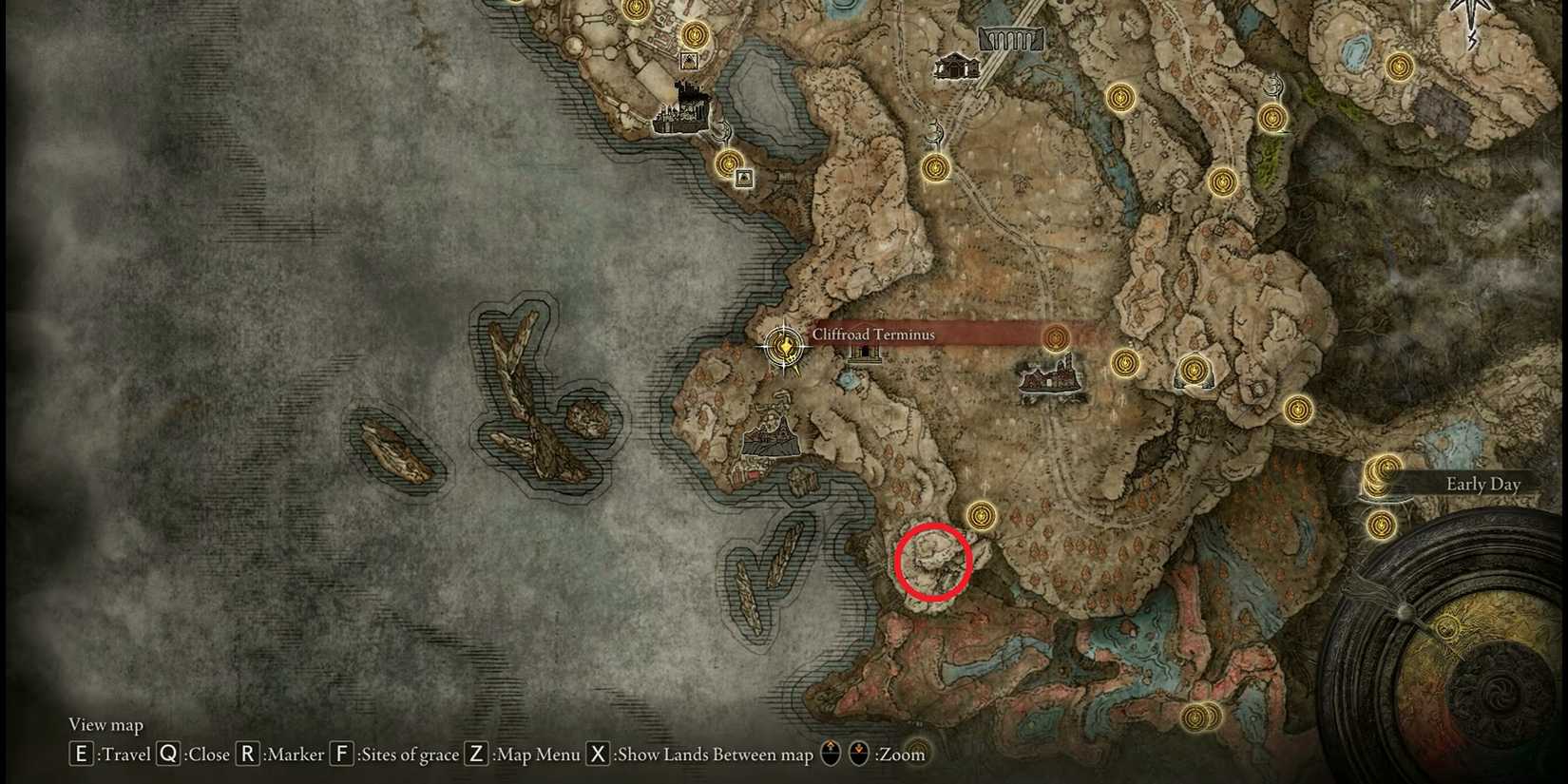Select the site of grace above the red circle
1568x784 pixels.
979,514
